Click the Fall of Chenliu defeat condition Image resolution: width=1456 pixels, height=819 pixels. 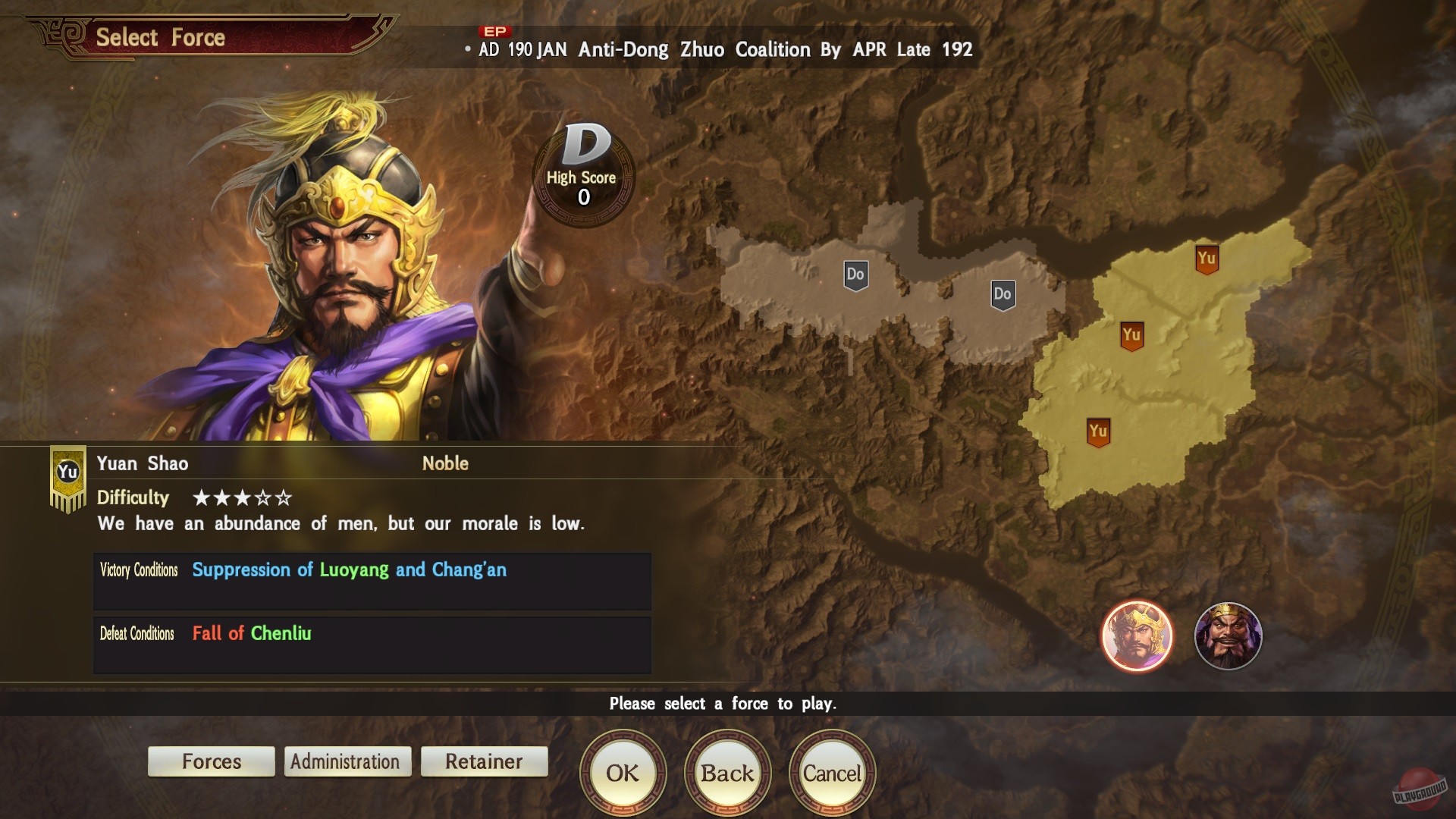point(251,634)
